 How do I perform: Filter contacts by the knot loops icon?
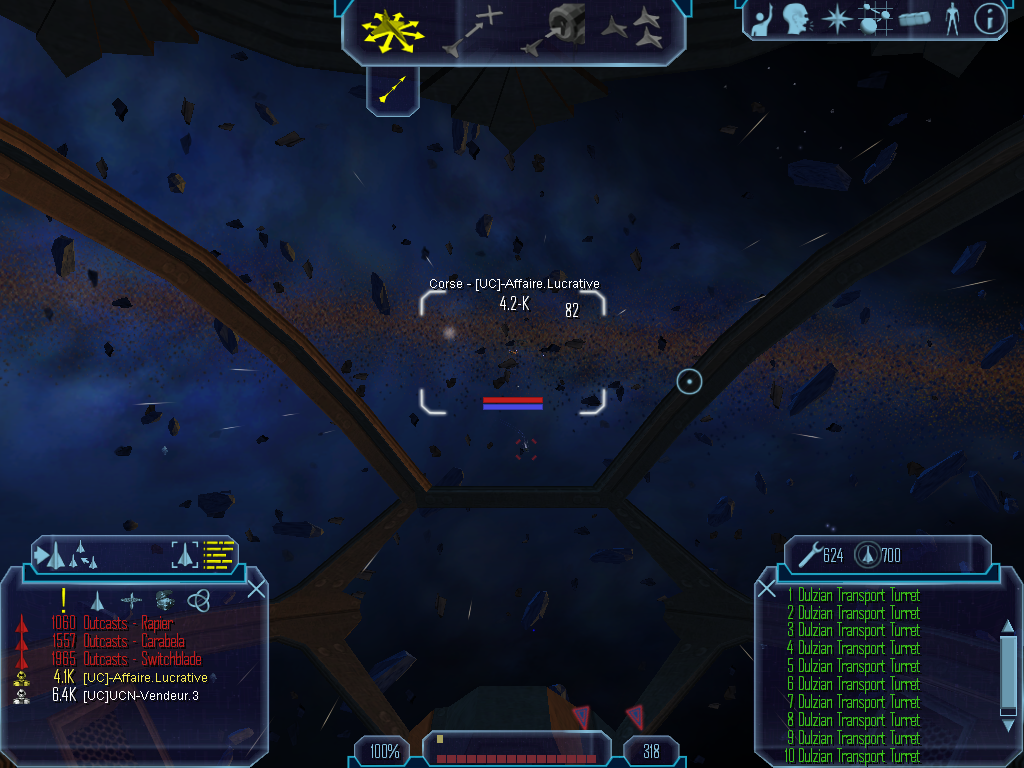point(199,600)
